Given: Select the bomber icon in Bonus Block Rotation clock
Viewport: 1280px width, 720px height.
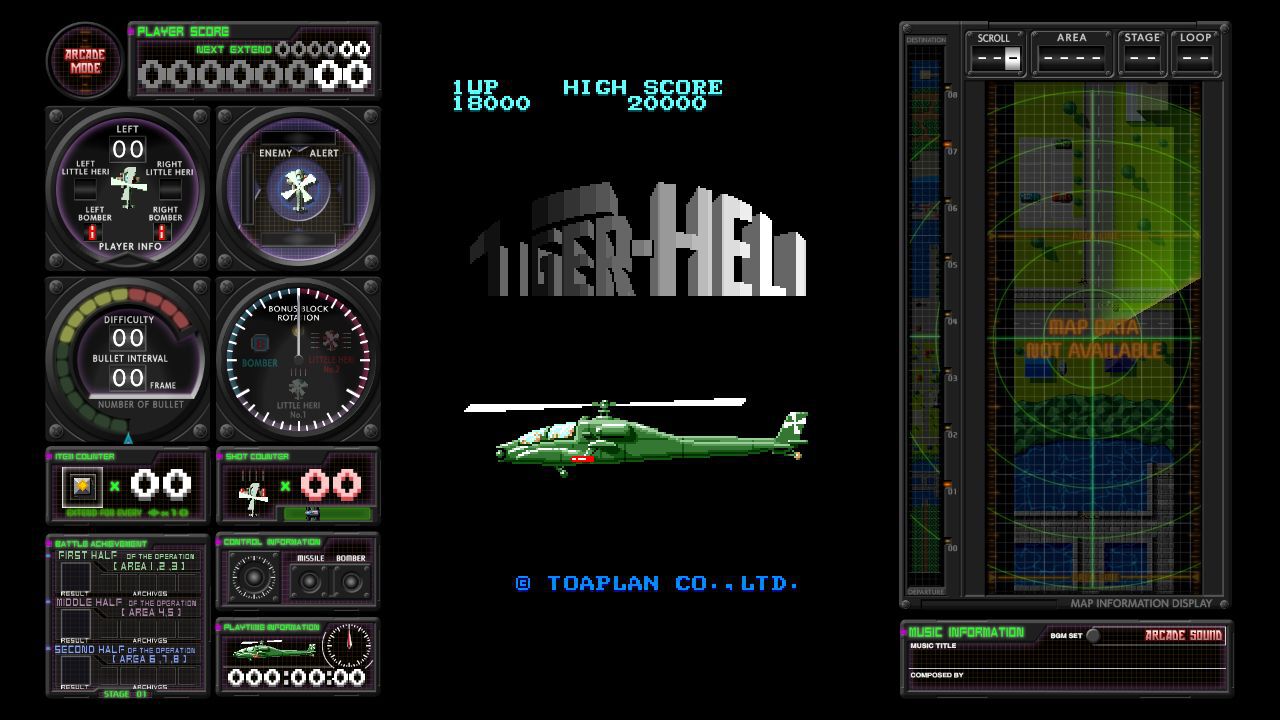Looking at the screenshot, I should 260,344.
